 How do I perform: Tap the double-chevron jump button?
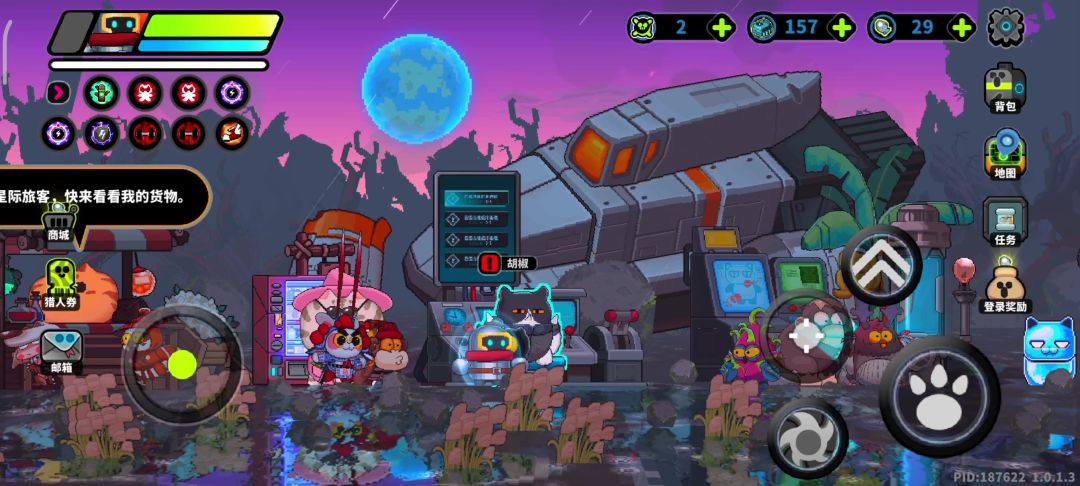pyautogui.click(x=880, y=263)
